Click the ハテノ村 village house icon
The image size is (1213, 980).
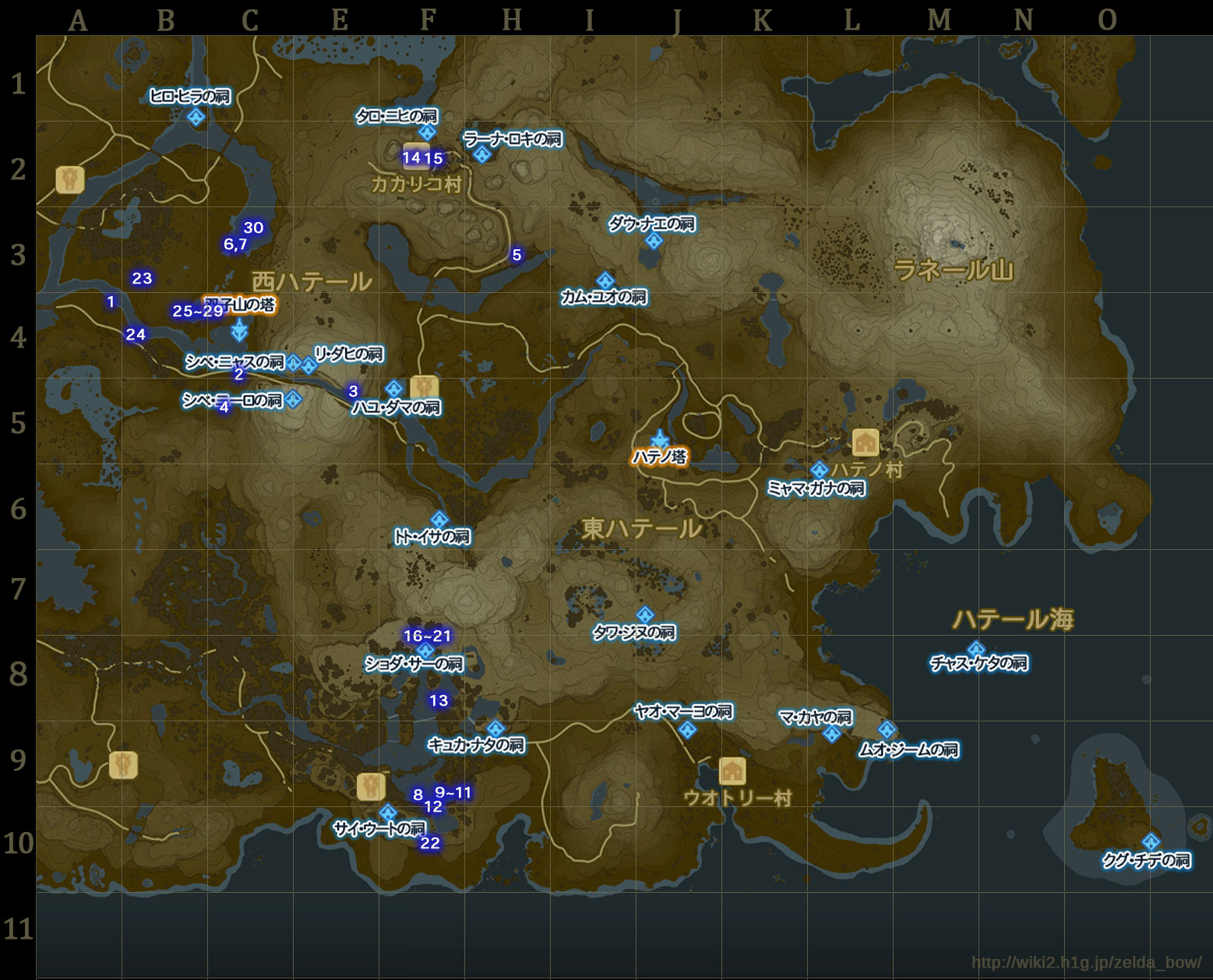(x=866, y=442)
